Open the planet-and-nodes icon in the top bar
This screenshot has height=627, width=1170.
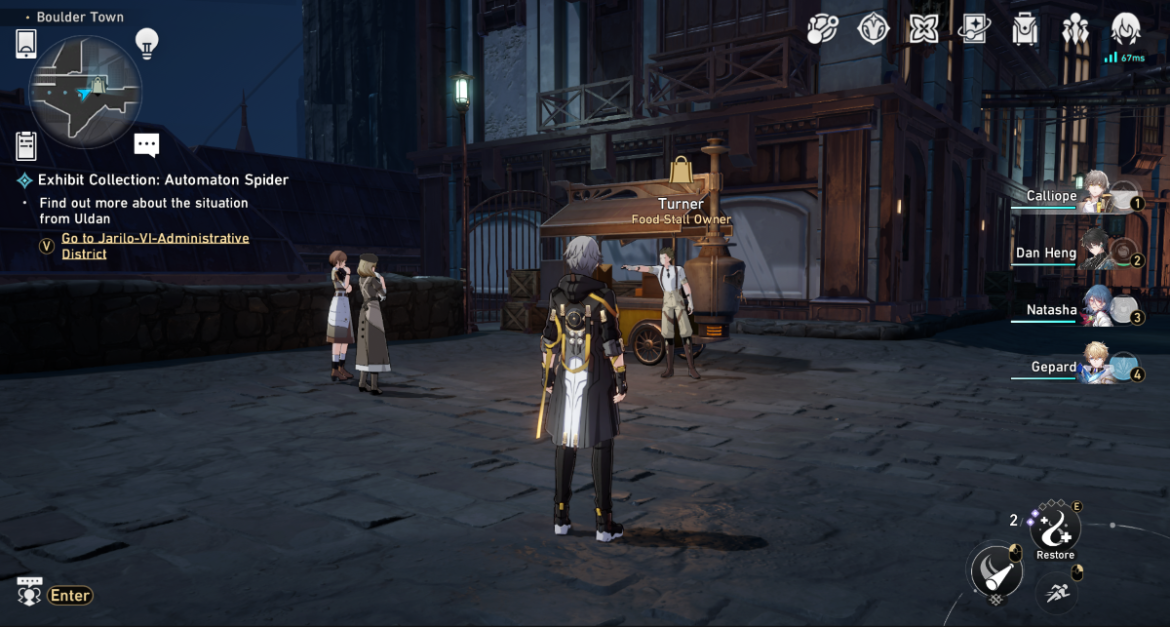[822, 29]
